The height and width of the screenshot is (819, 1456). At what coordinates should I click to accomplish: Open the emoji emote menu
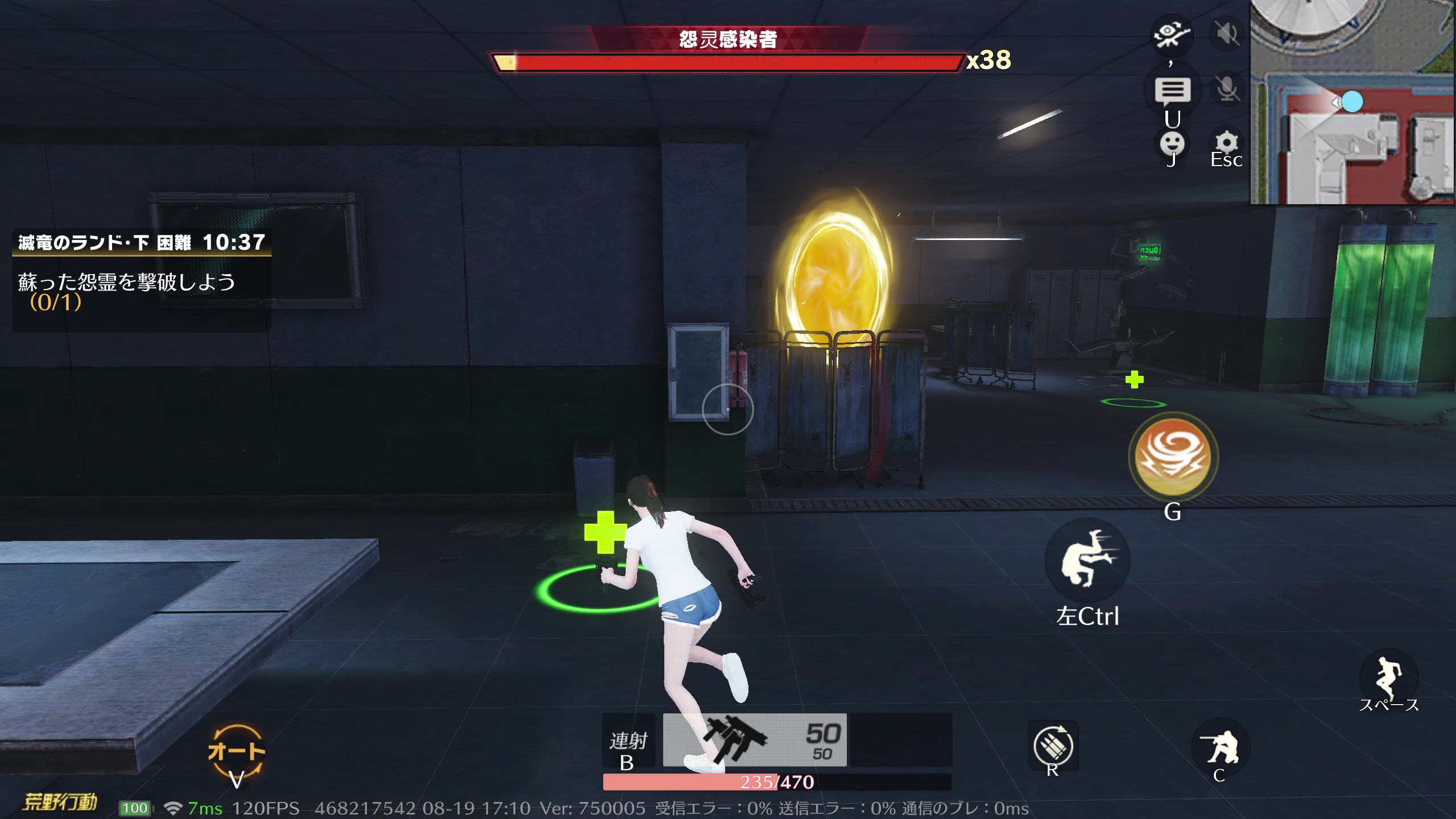pos(1172,143)
